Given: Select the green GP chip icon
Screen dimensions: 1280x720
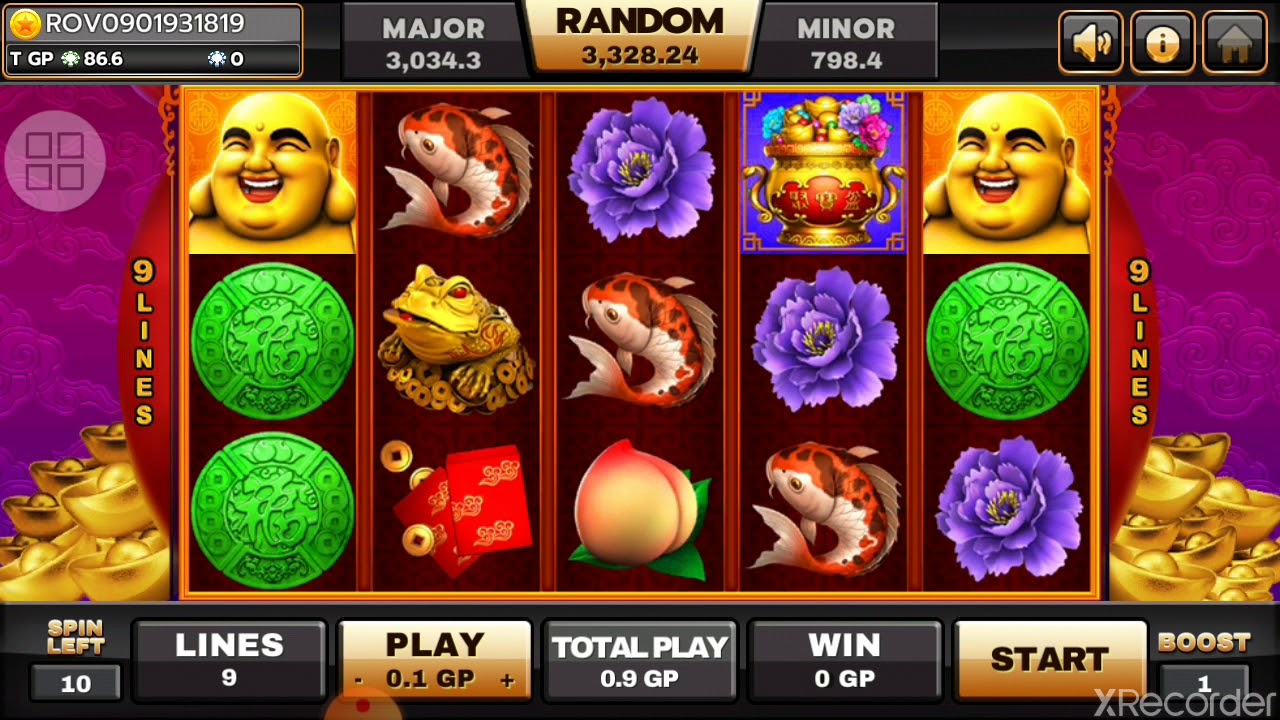Looking at the screenshot, I should (68, 59).
